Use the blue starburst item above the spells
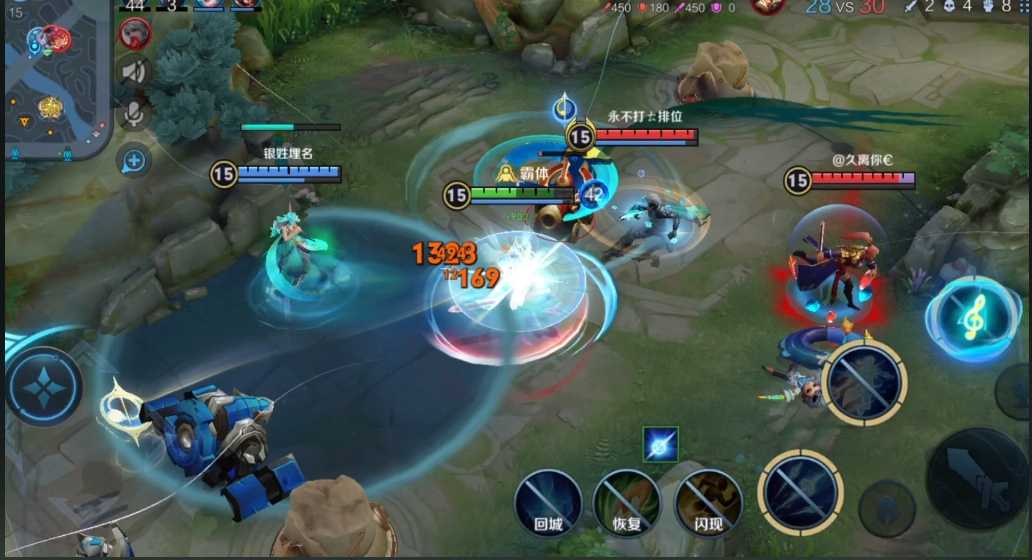This screenshot has width=1032, height=560. coord(661,444)
